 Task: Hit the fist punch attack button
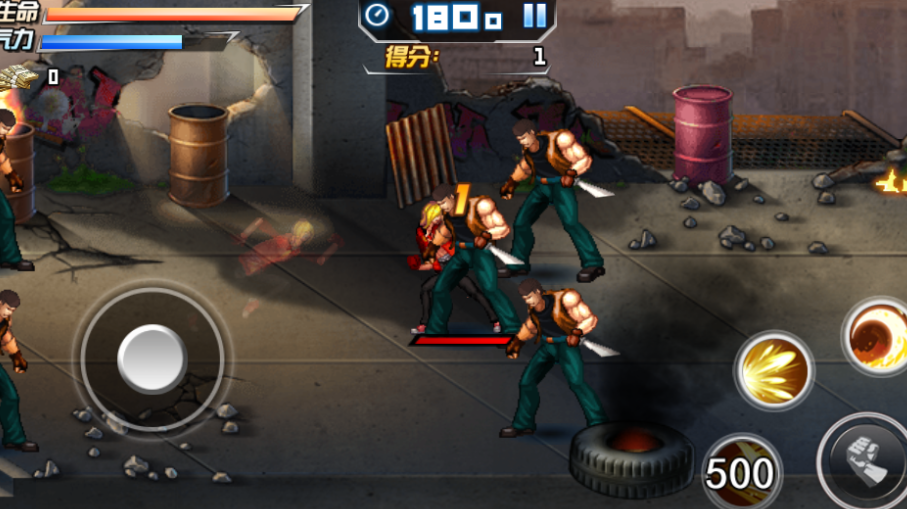click(x=864, y=462)
